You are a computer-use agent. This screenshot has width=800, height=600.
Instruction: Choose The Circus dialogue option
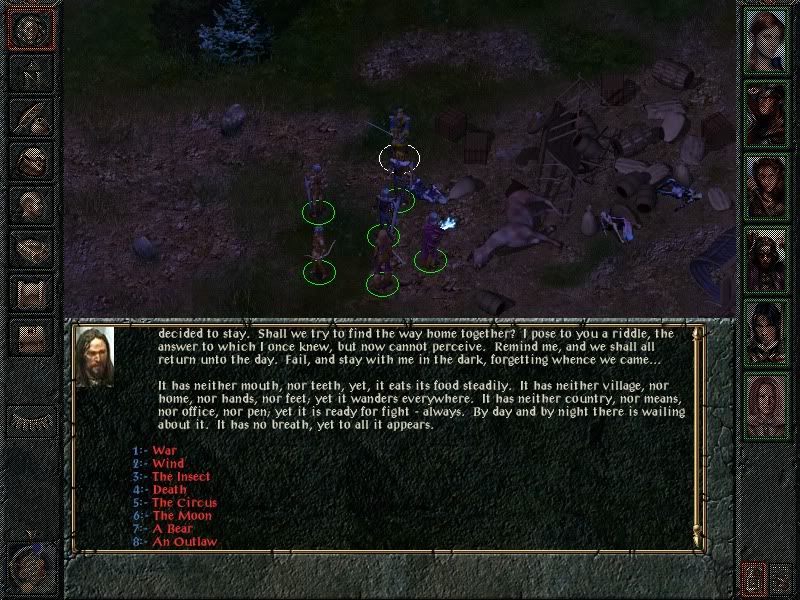(x=184, y=503)
